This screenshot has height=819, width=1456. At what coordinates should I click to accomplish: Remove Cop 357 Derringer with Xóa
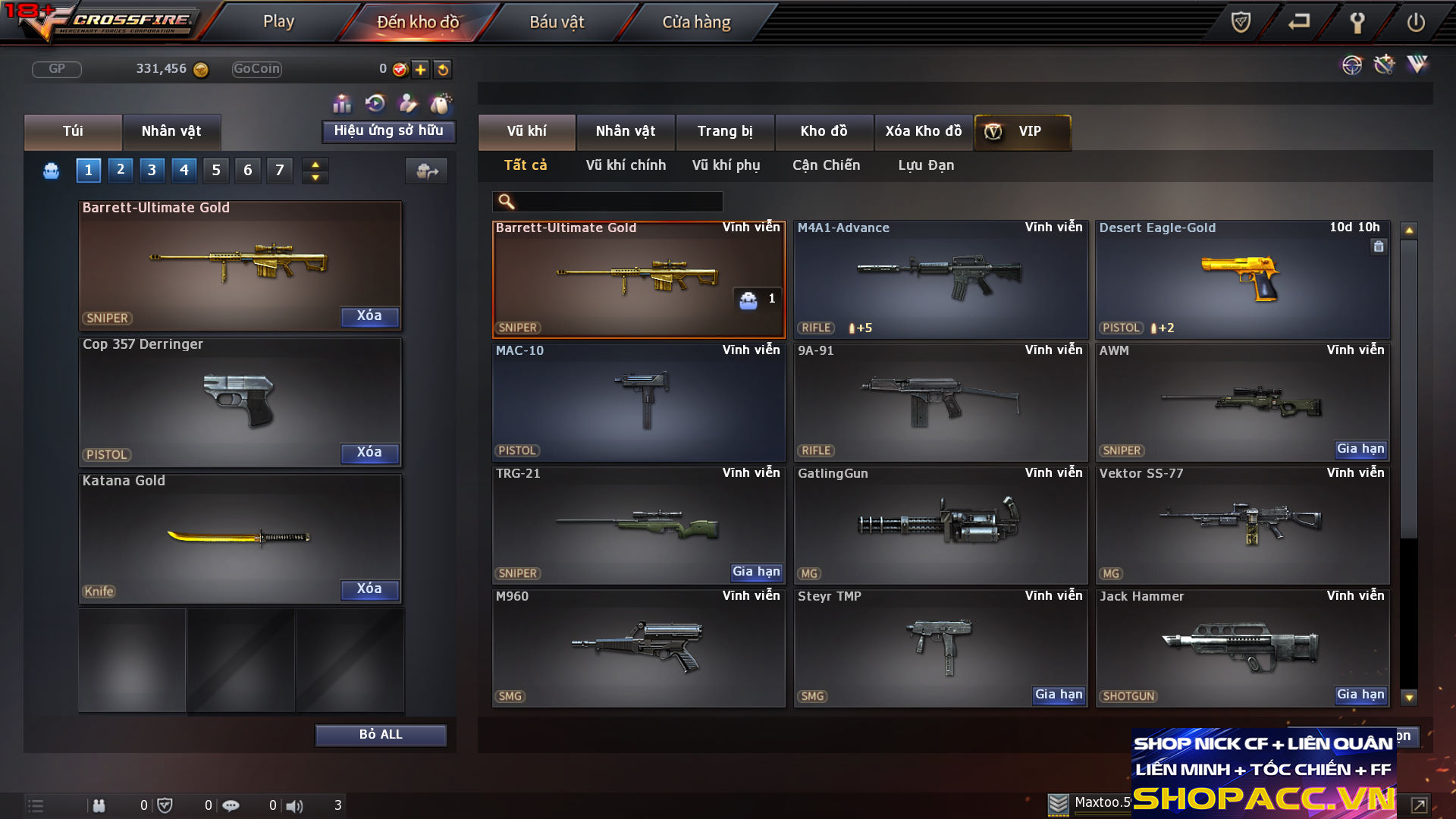click(369, 453)
